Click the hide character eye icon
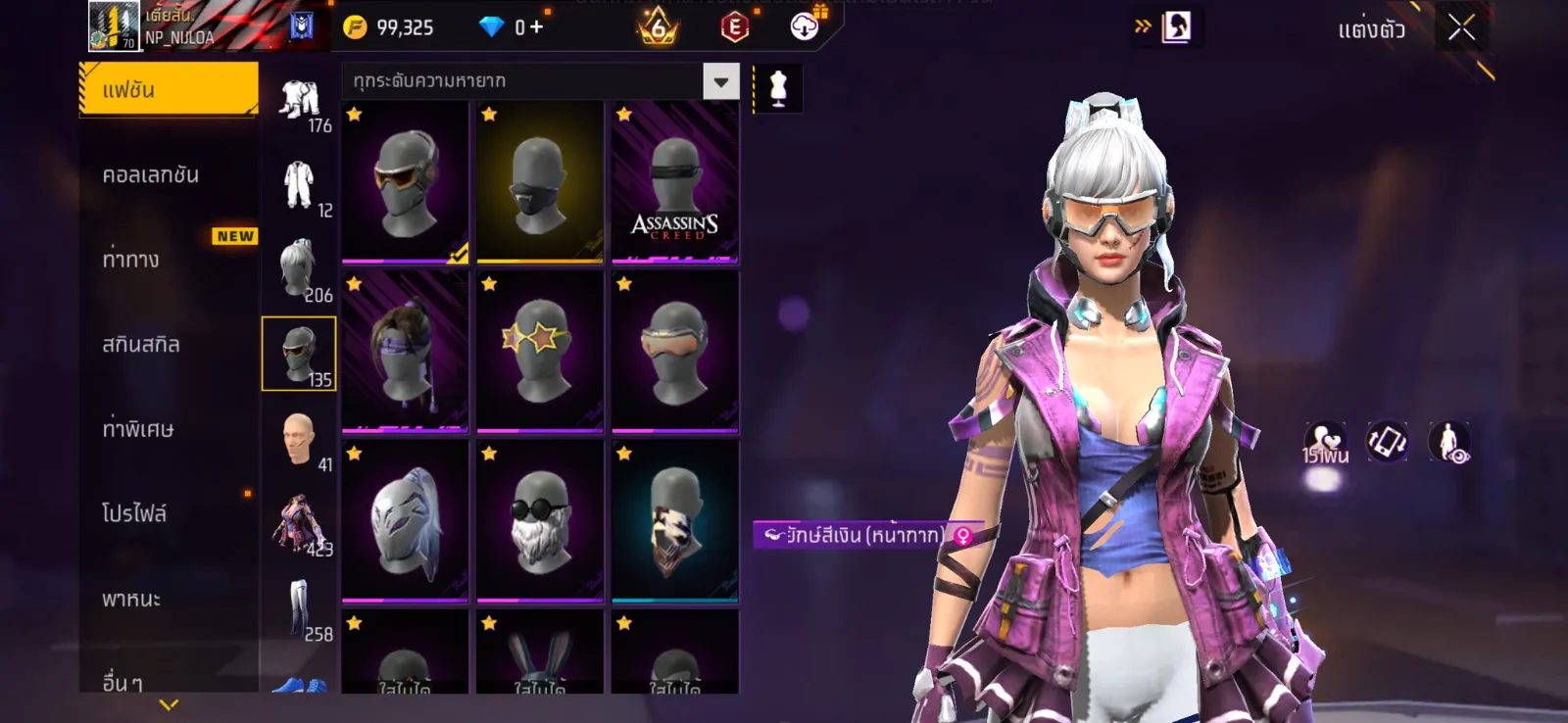 pyautogui.click(x=1448, y=443)
